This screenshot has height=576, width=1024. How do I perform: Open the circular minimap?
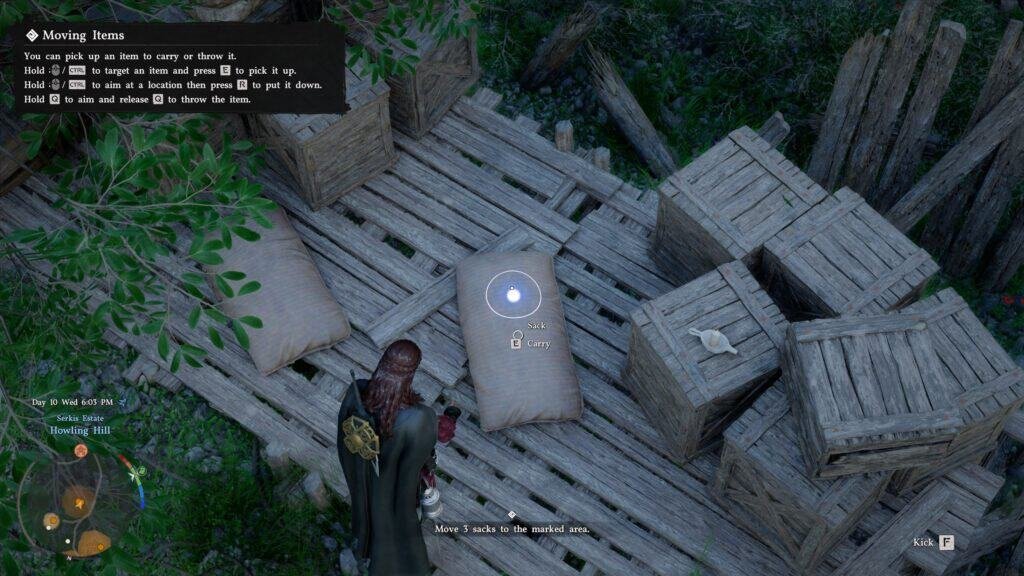click(x=78, y=499)
